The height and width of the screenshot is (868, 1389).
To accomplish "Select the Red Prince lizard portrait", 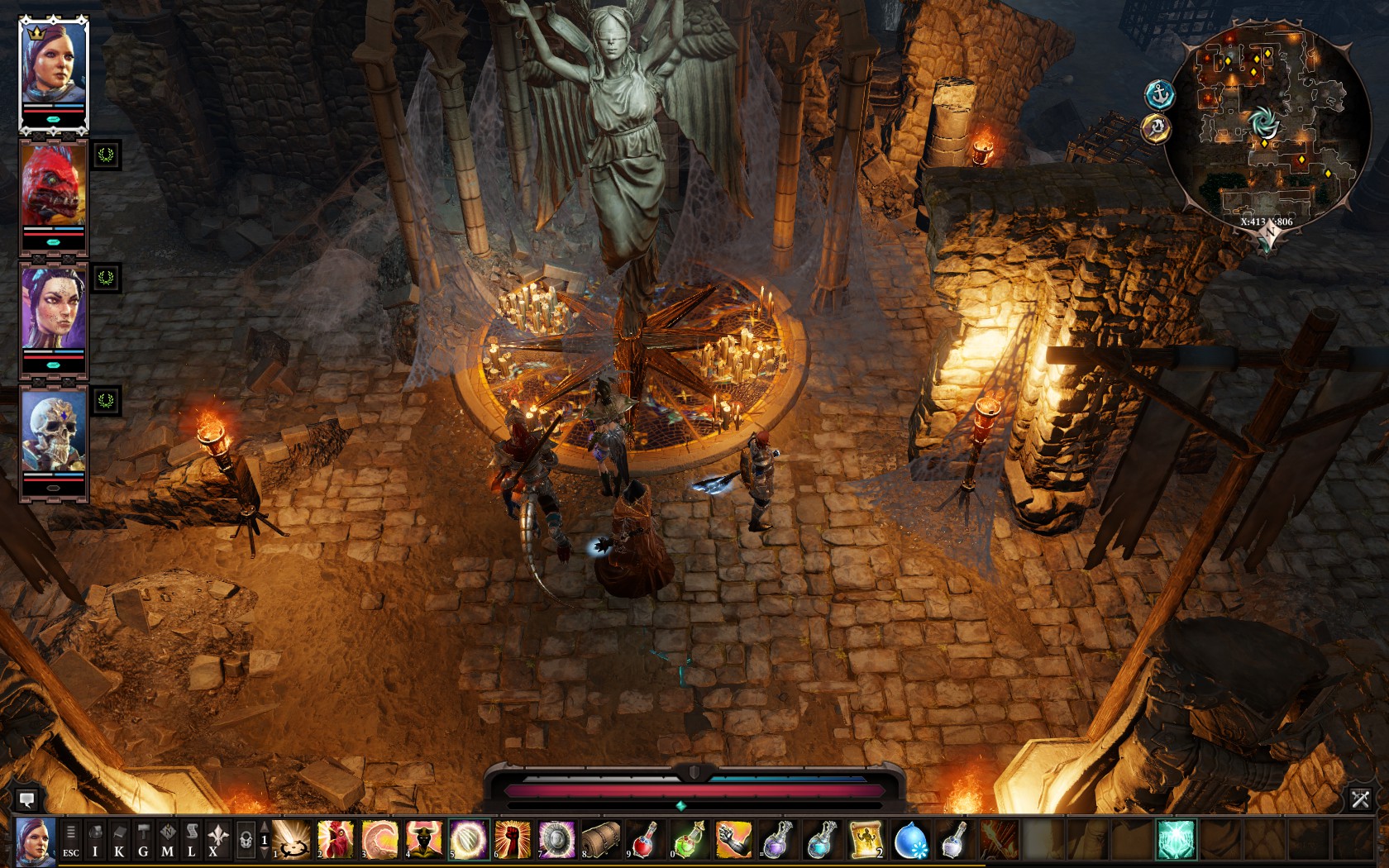I will coord(54,186).
